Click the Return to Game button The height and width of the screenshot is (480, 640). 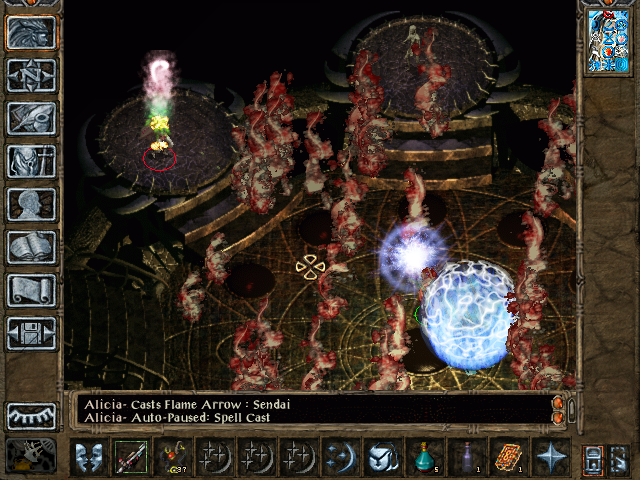(x=31, y=33)
